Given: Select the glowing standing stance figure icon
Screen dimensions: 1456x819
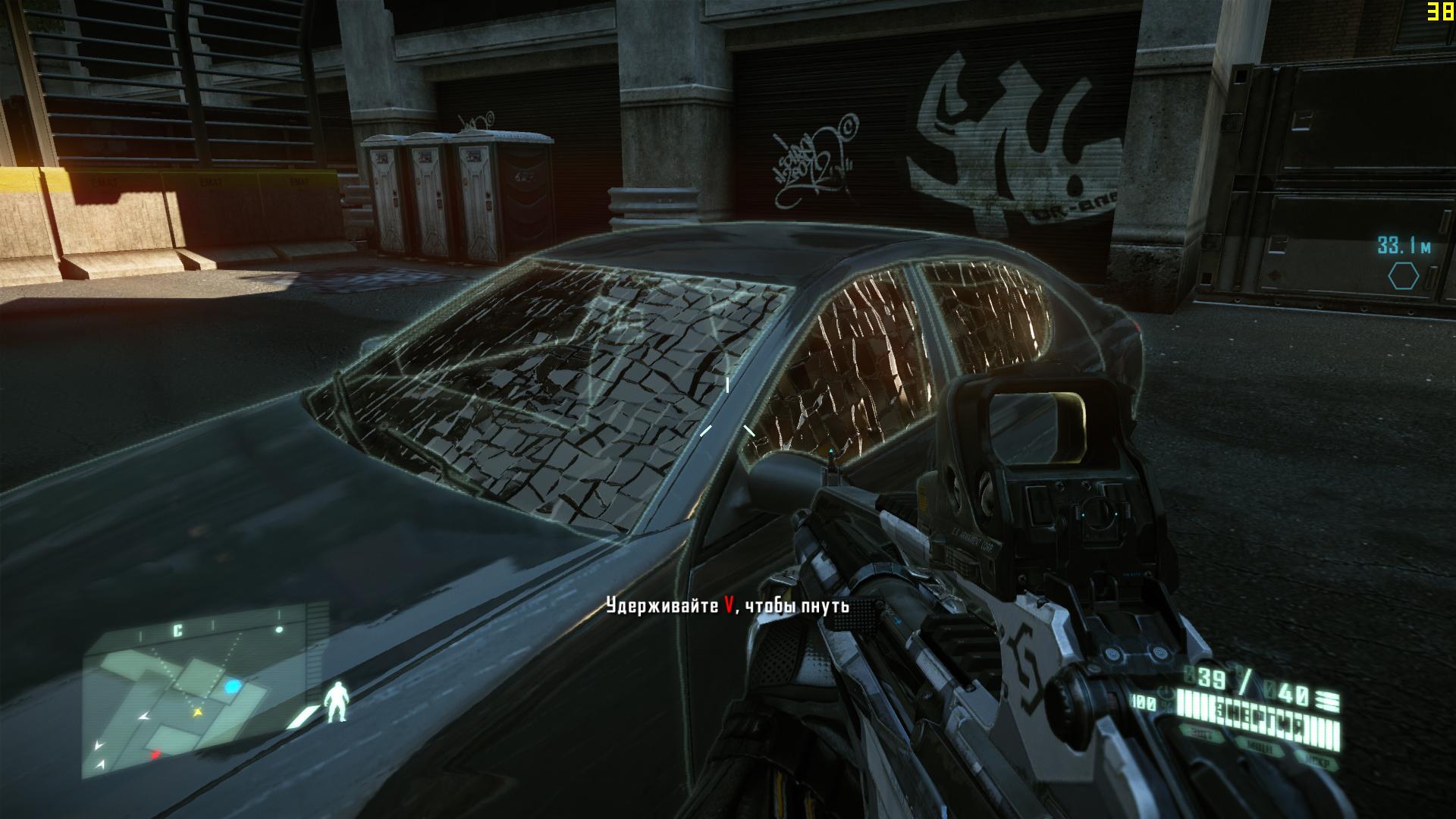Looking at the screenshot, I should click(x=335, y=701).
